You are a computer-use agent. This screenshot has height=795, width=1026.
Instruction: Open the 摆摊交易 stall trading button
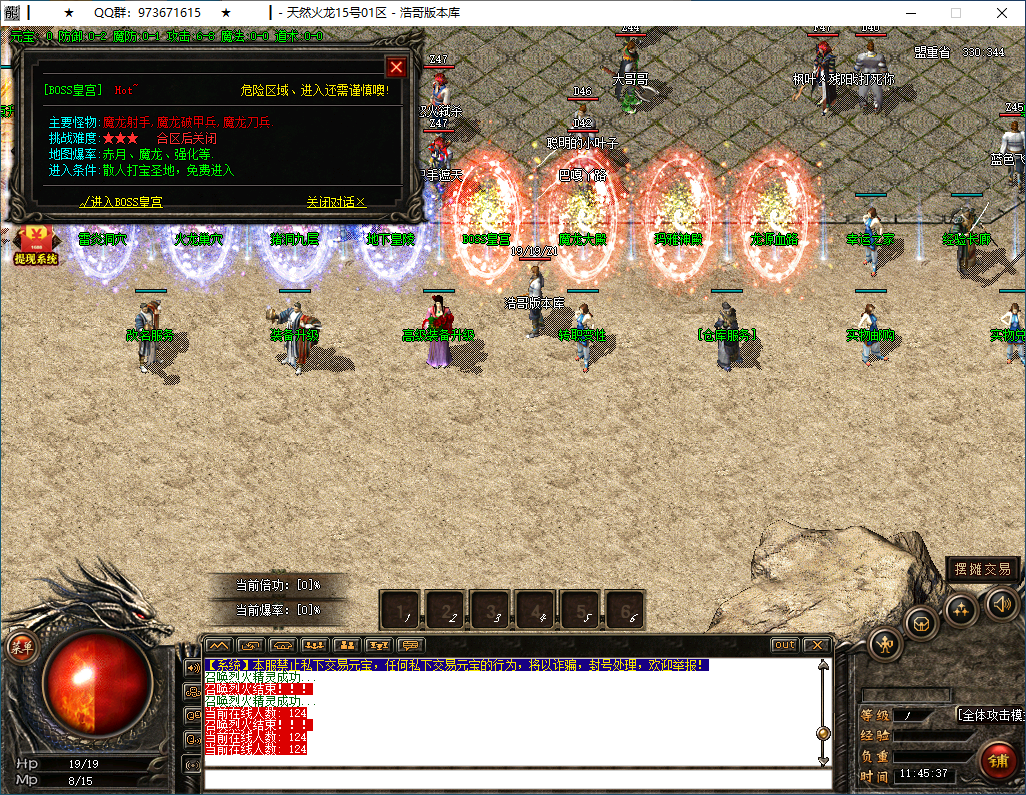pyautogui.click(x=983, y=569)
